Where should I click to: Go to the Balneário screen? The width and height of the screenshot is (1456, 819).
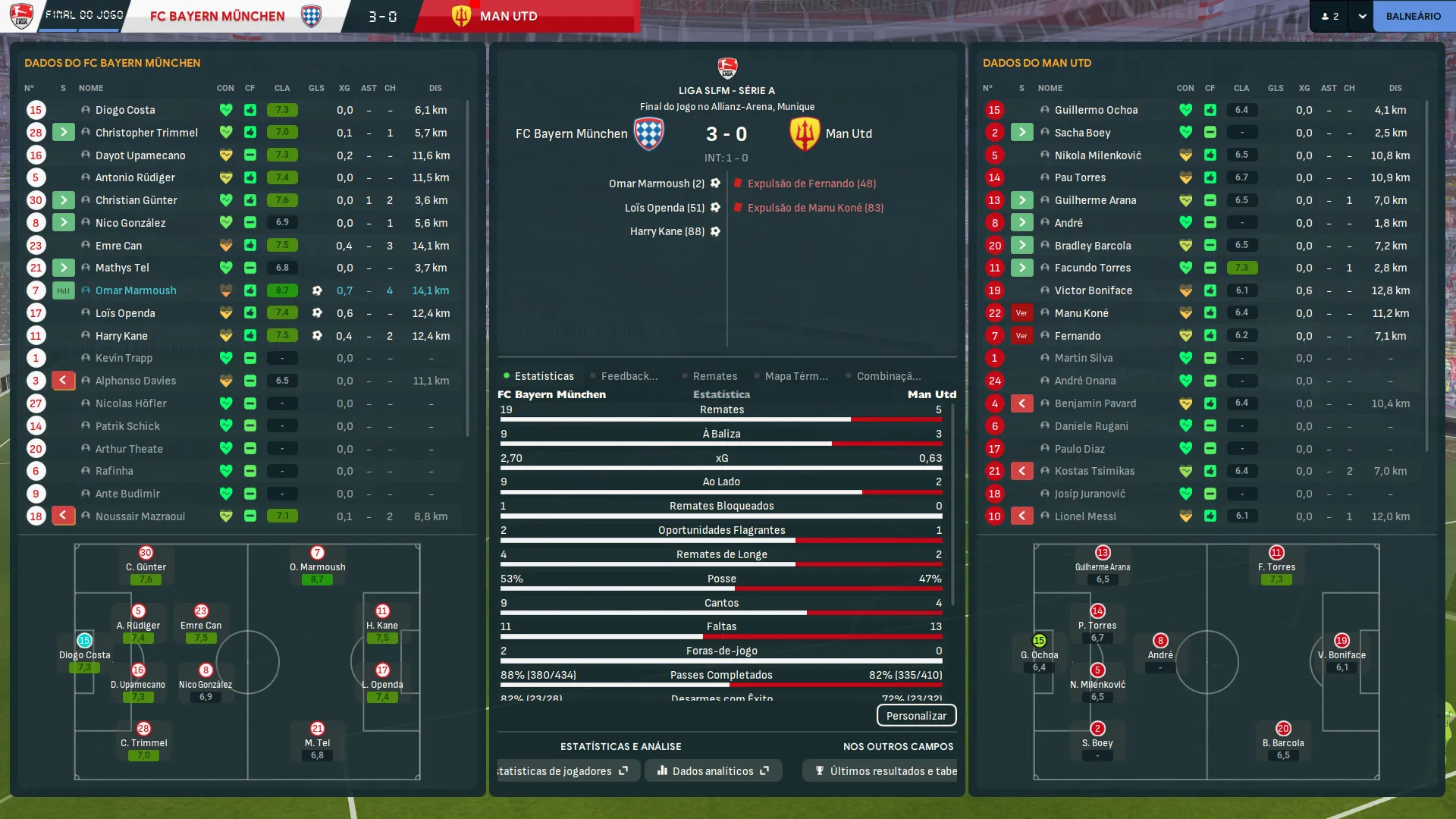point(1413,16)
